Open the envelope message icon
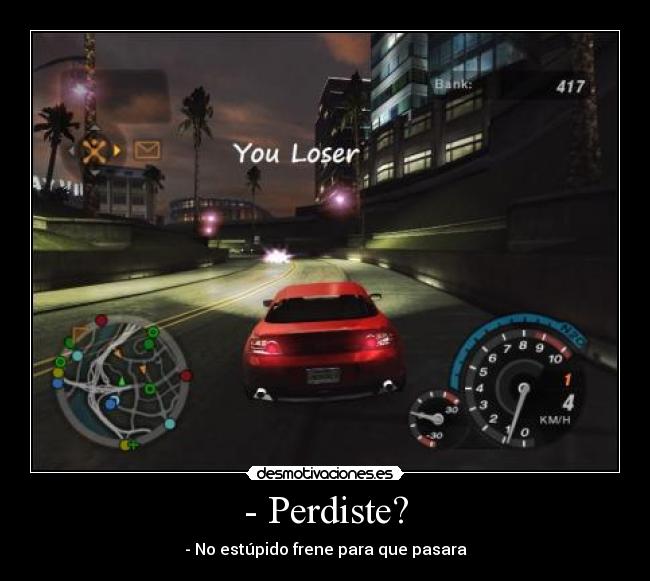The image size is (650, 581). [147, 150]
